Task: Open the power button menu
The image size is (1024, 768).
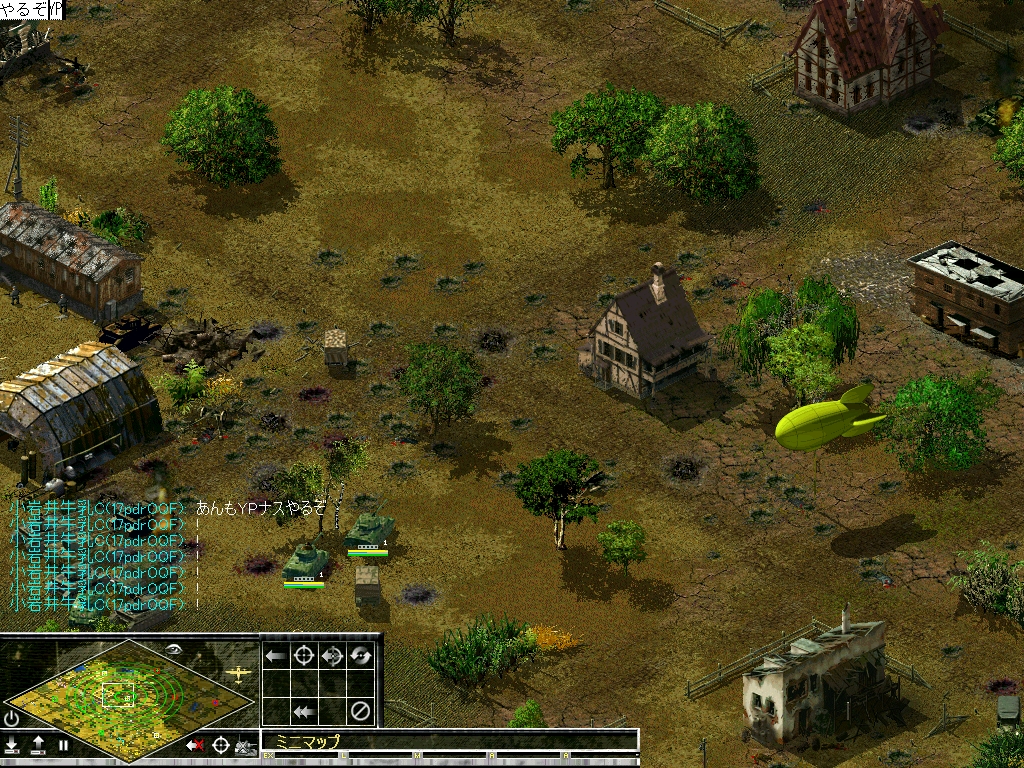Action: 12,718
